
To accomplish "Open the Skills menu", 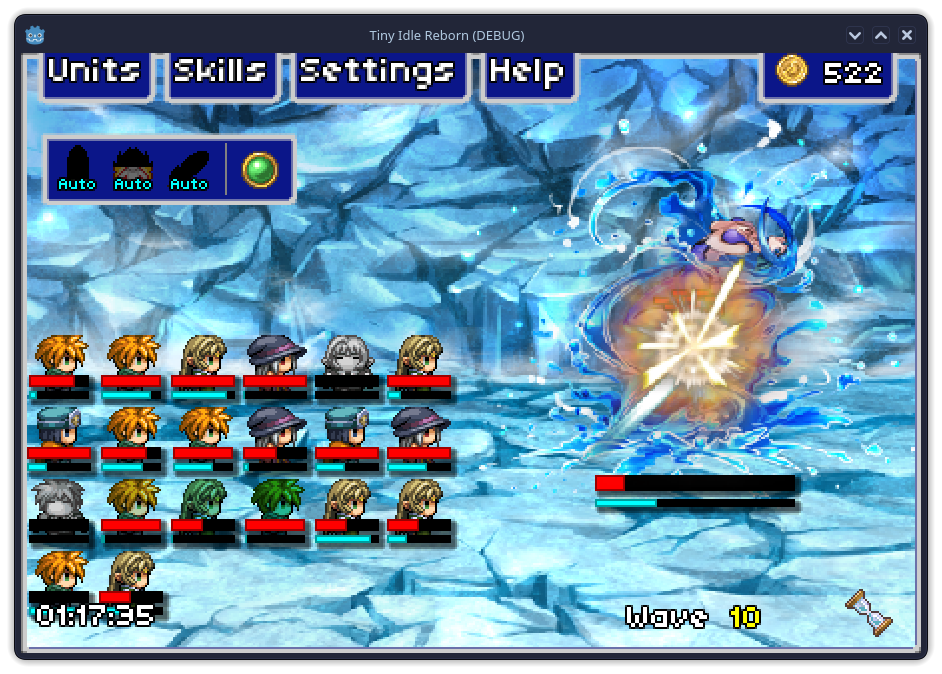I will pyautogui.click(x=220, y=72).
